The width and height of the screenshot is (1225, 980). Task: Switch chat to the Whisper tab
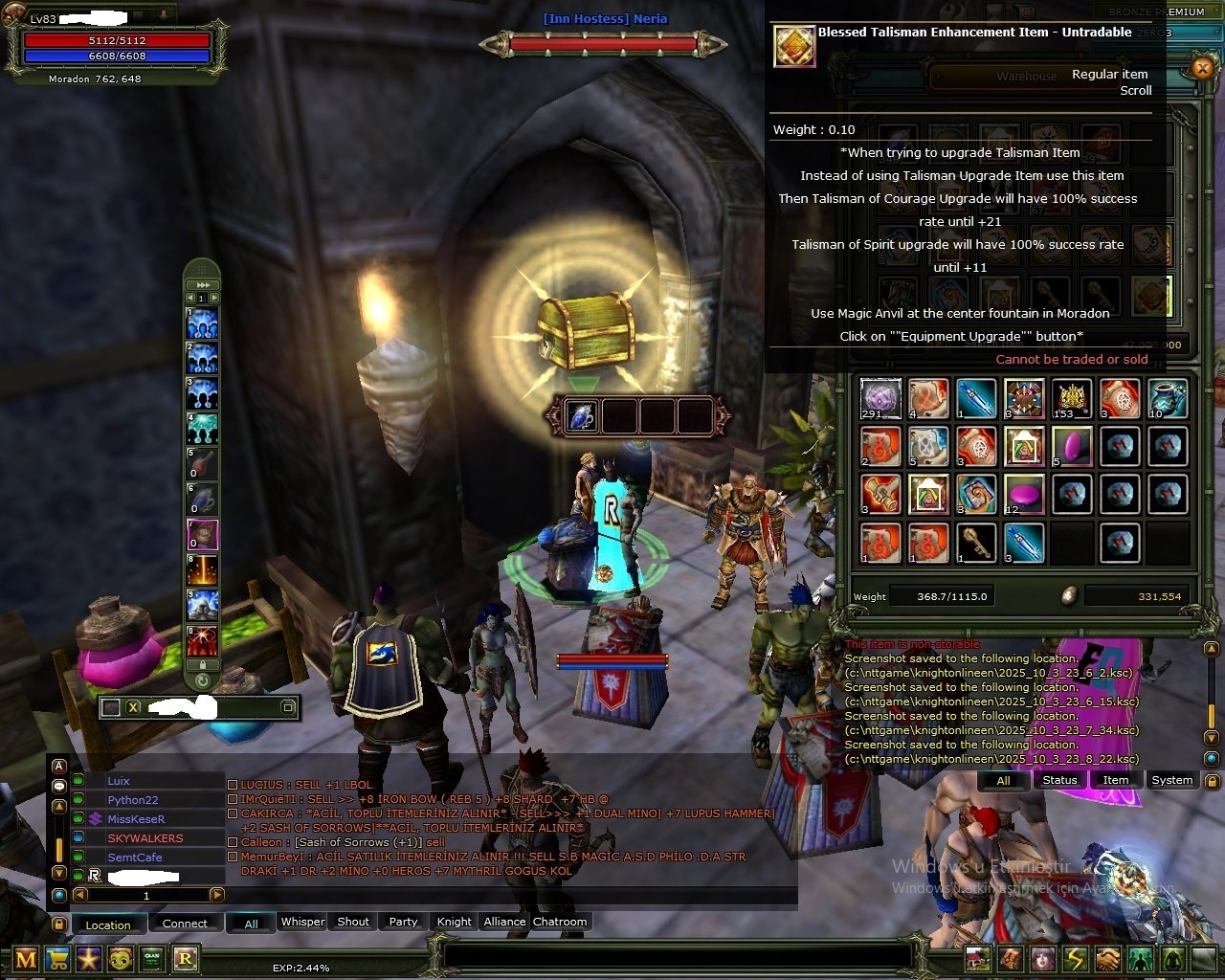(x=302, y=922)
